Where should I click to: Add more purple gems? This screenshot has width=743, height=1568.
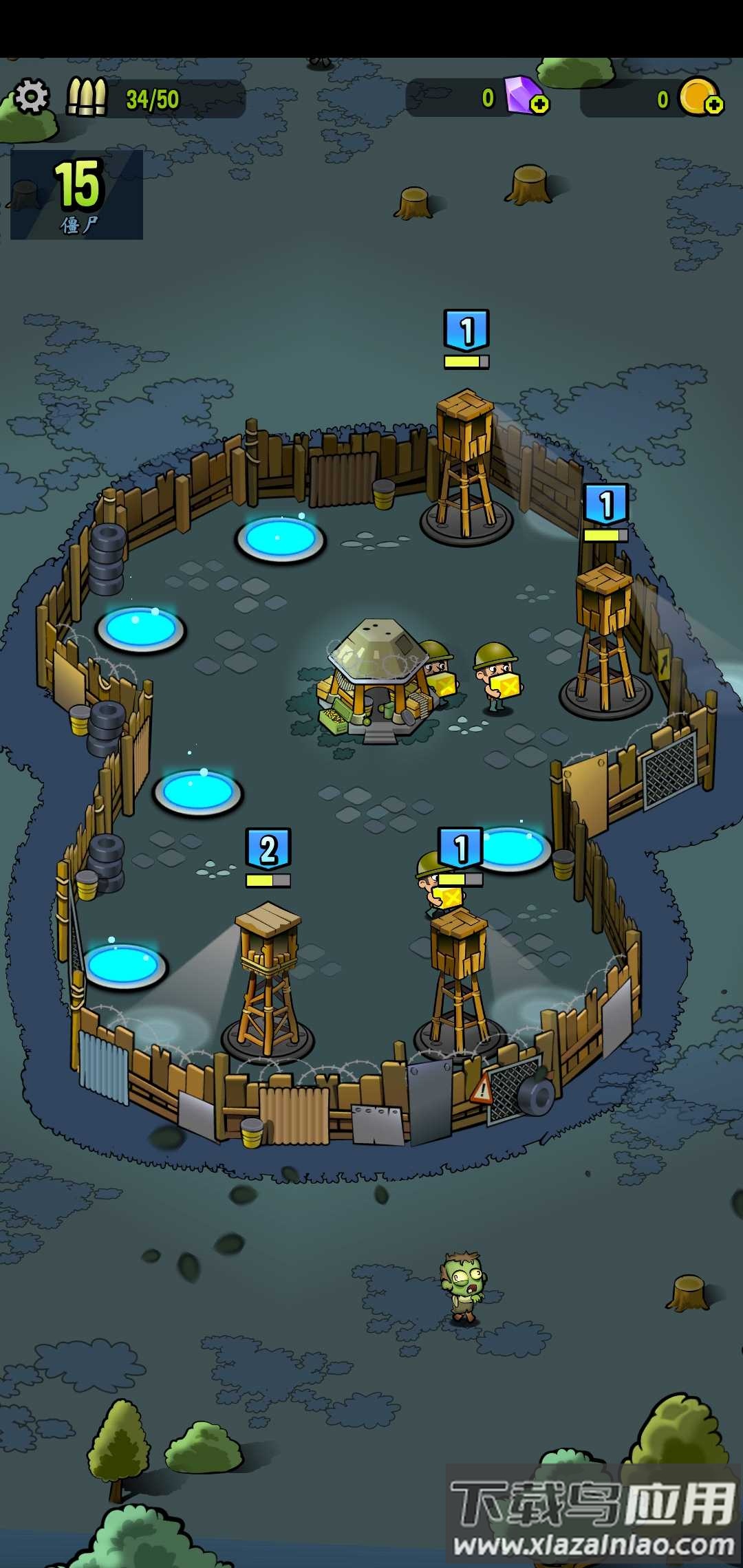[x=540, y=105]
